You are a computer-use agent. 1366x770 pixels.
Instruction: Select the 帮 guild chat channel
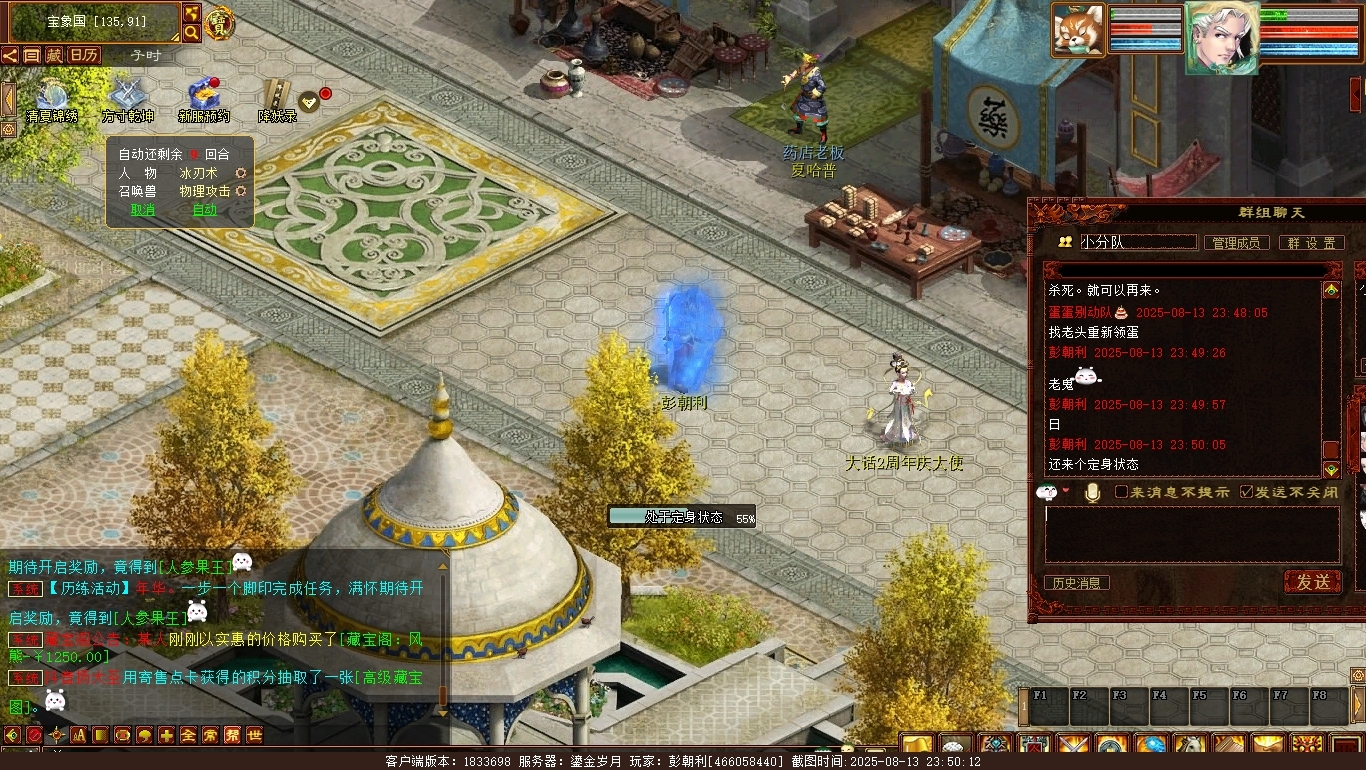(x=232, y=735)
